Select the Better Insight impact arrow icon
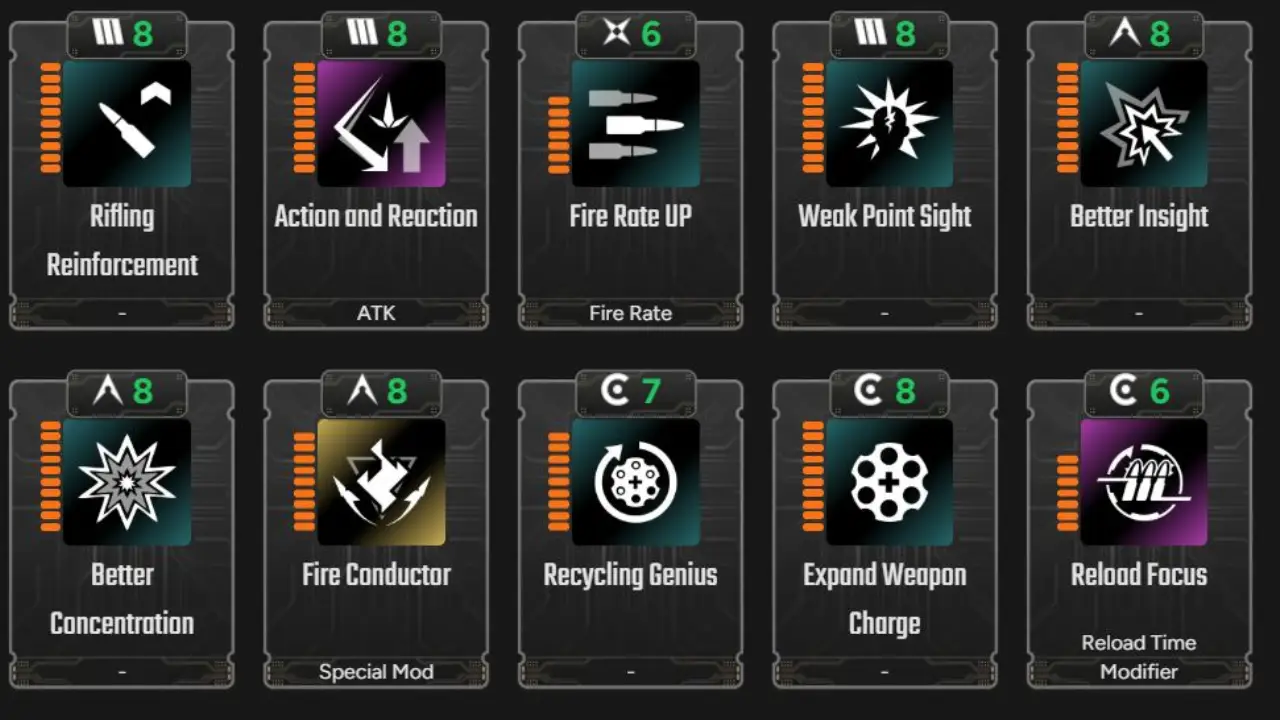Image resolution: width=1280 pixels, height=720 pixels. coord(1138,124)
